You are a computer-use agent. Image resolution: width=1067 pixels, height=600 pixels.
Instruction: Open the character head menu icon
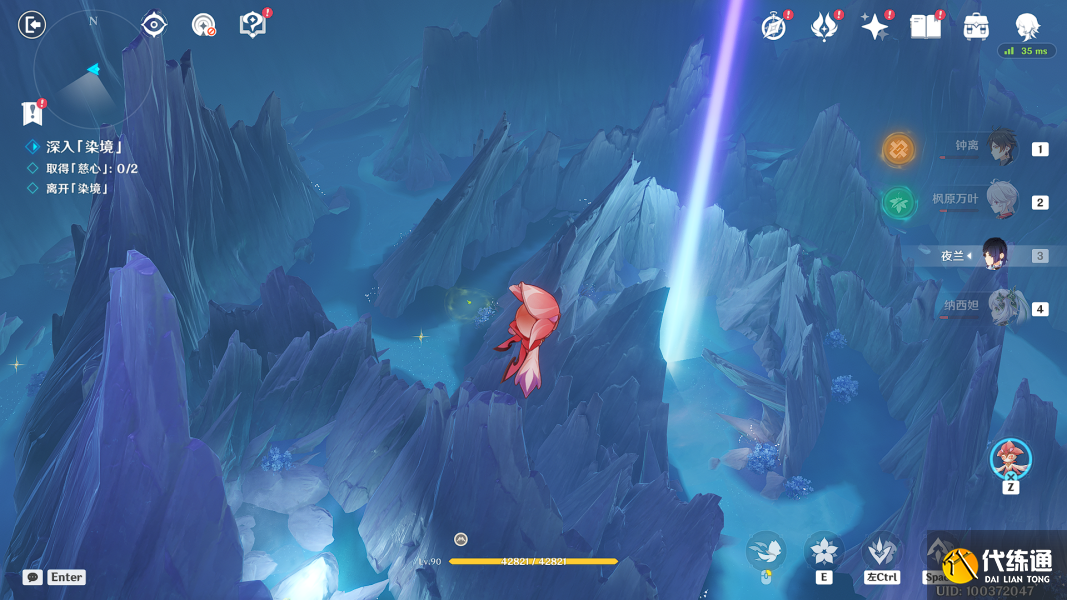click(1027, 27)
